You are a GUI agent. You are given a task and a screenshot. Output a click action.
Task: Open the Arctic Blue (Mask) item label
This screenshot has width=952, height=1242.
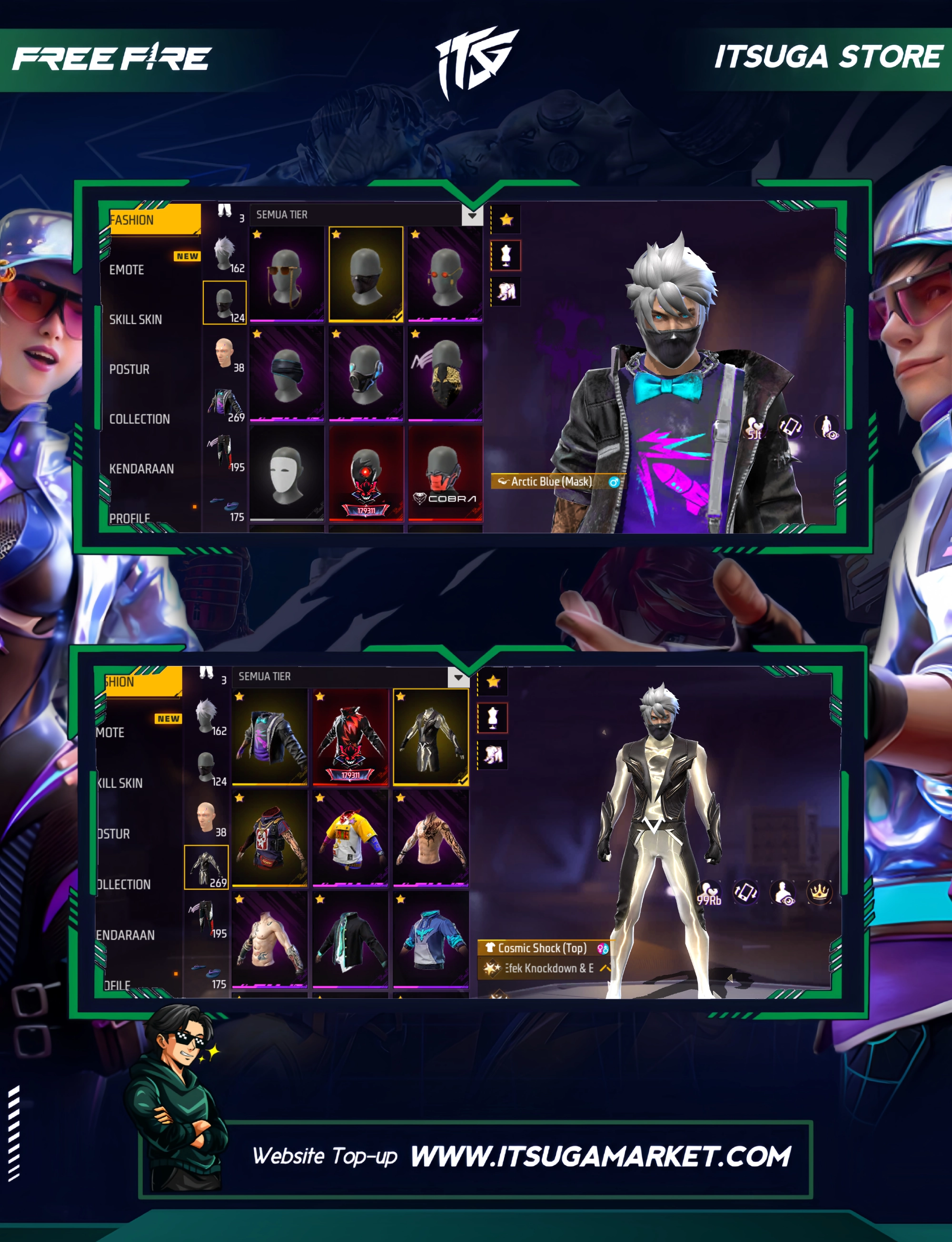551,482
